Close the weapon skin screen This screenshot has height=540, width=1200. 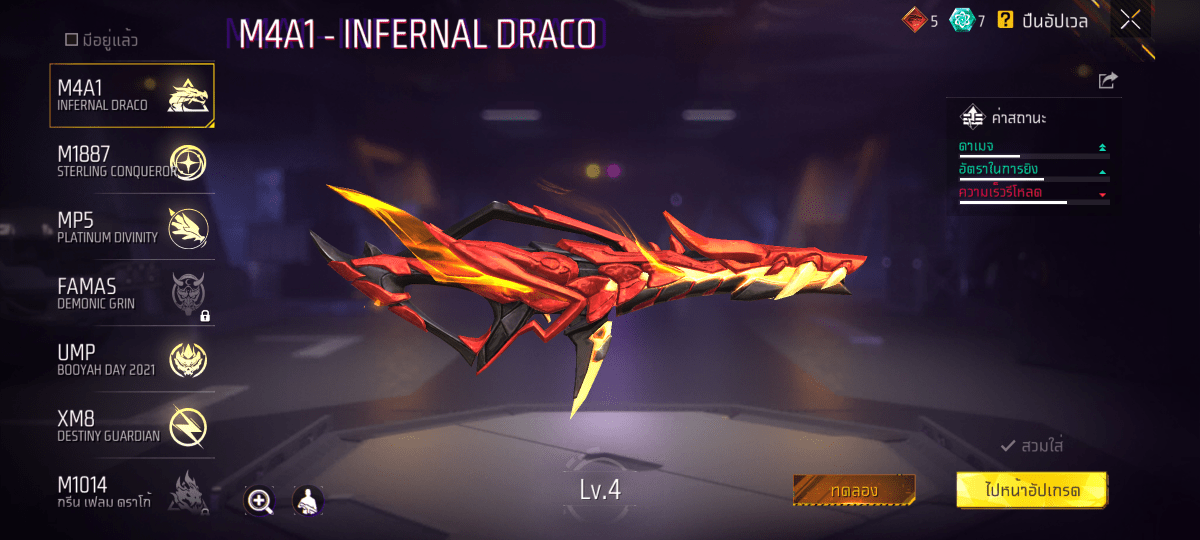click(1130, 20)
